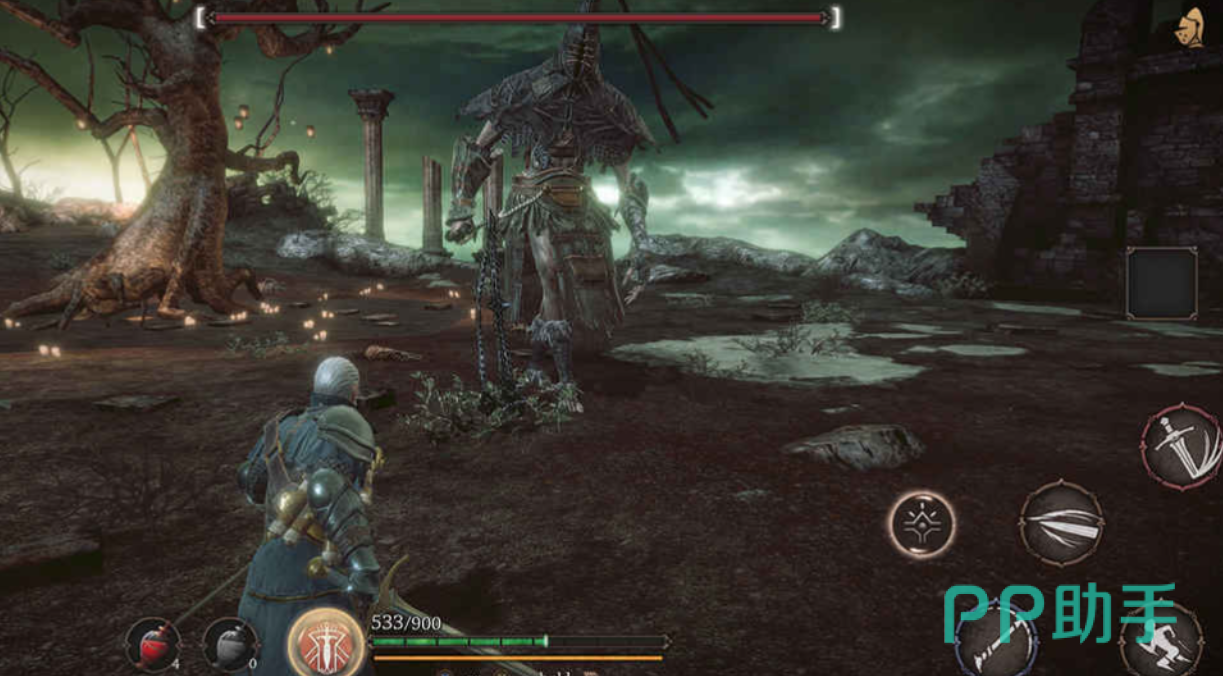This screenshot has height=676, width=1223.
Task: Activate the running figure dodge button
Action: (x=1160, y=642)
